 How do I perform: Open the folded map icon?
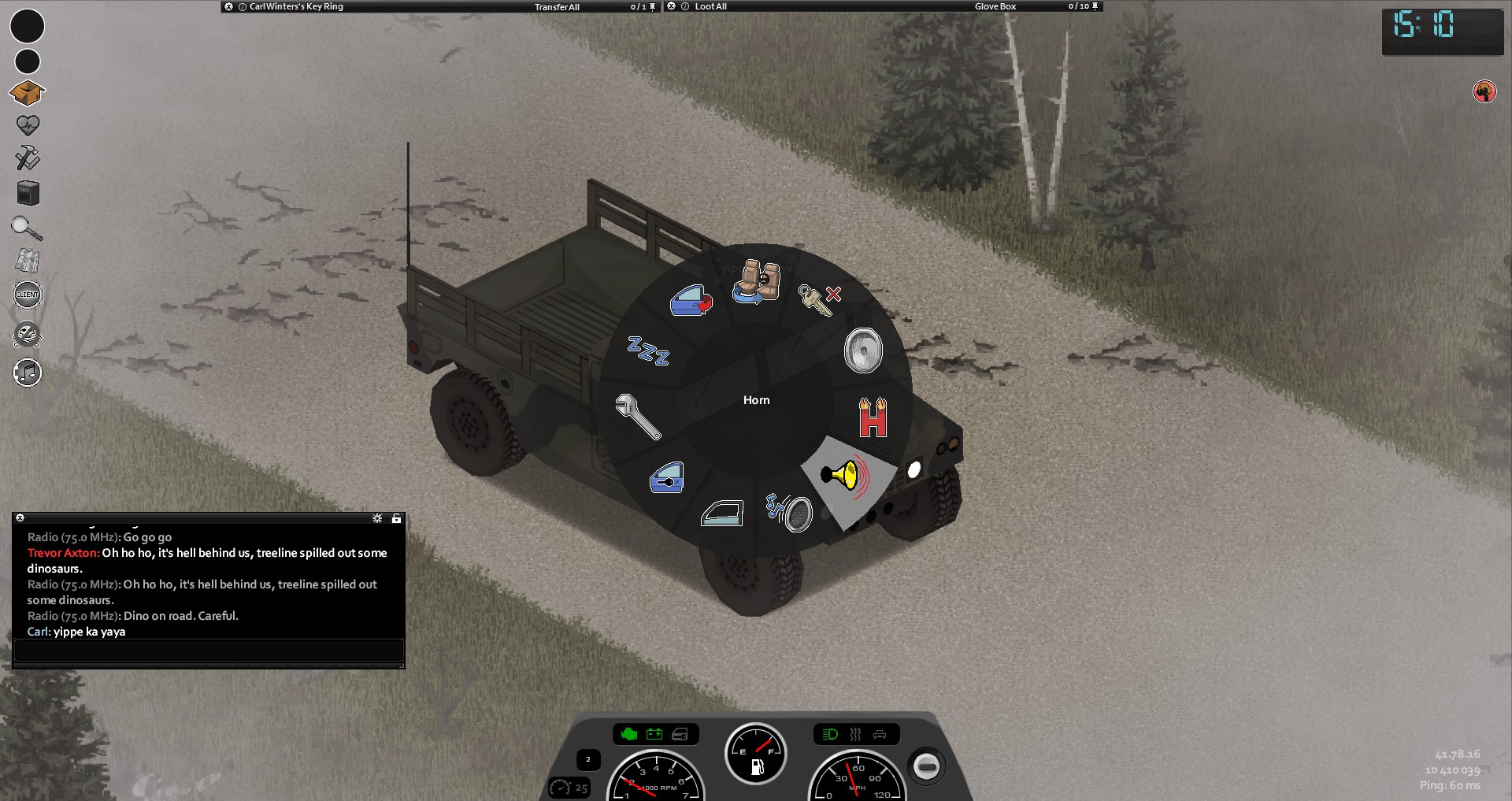[27, 261]
